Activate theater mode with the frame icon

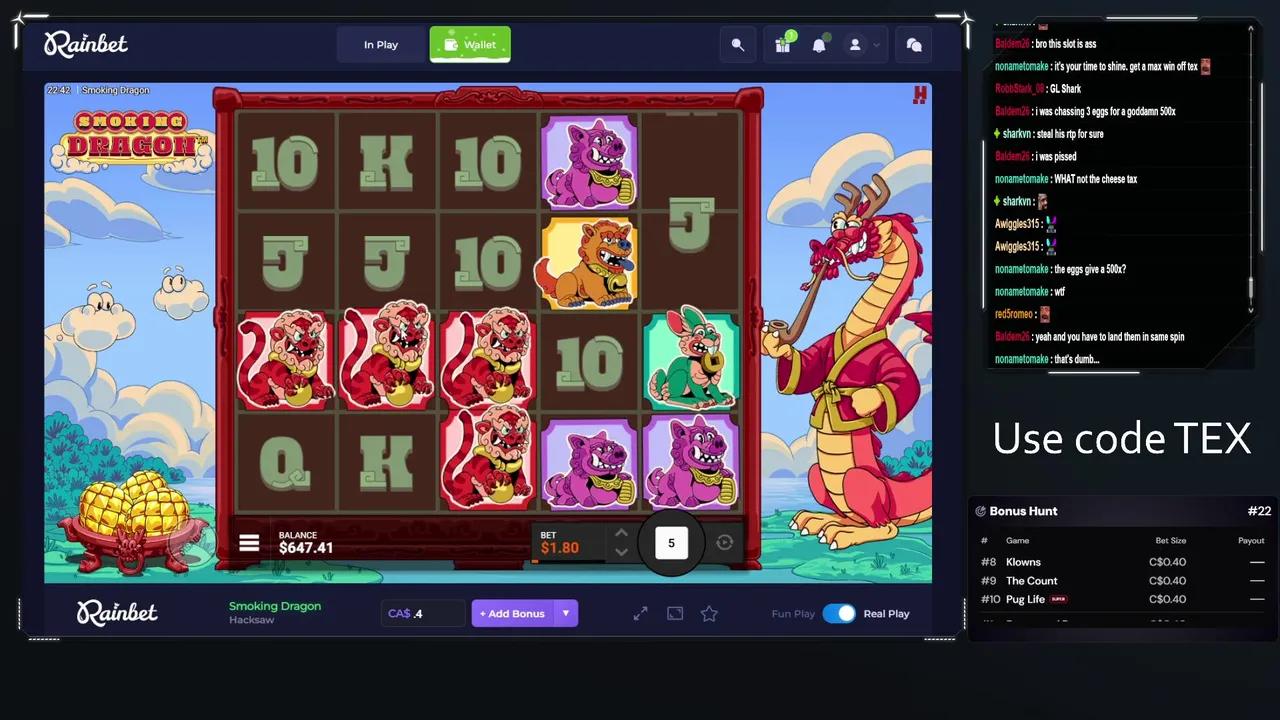click(x=675, y=613)
